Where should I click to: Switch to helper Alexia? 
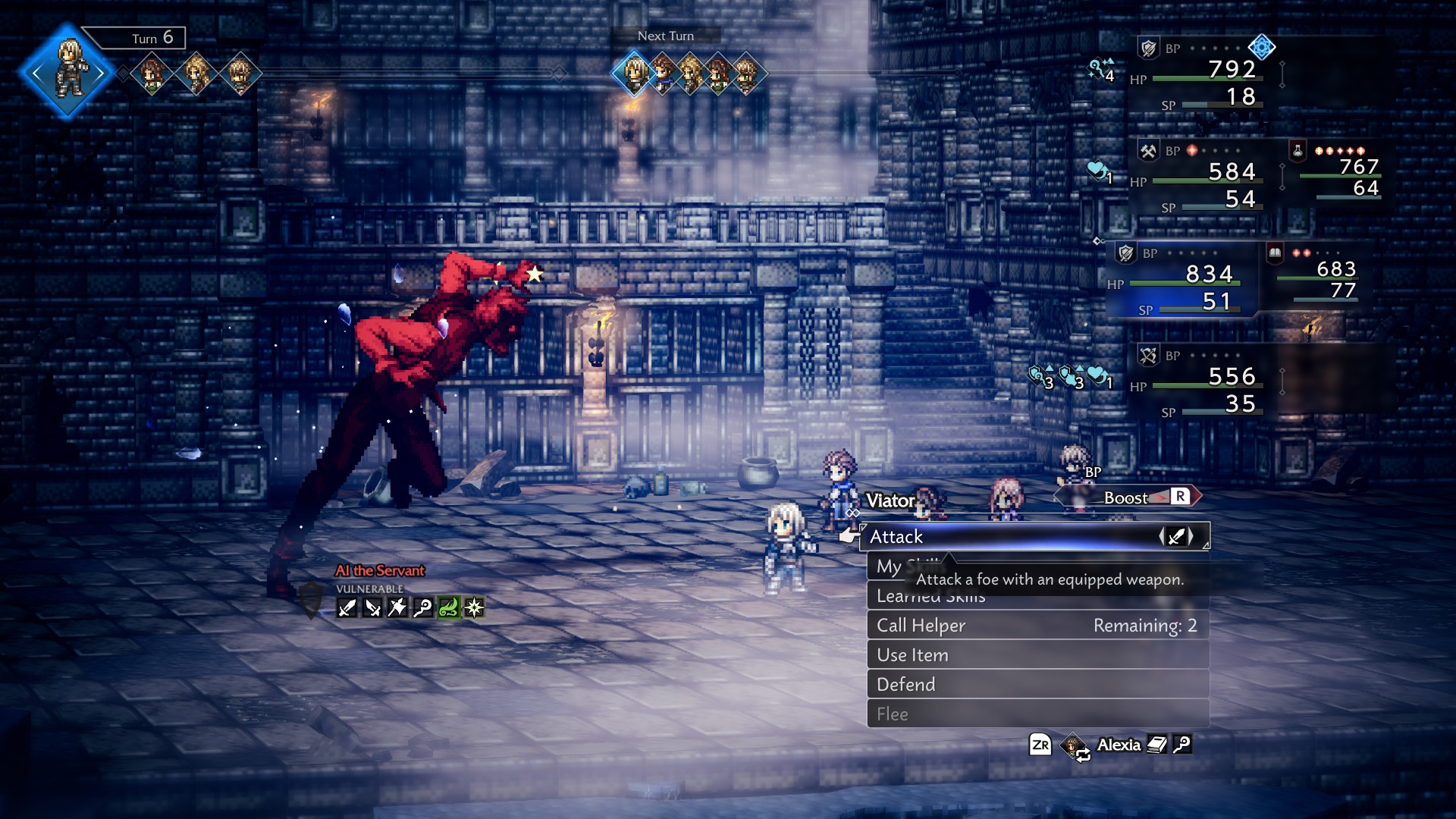click(1118, 745)
